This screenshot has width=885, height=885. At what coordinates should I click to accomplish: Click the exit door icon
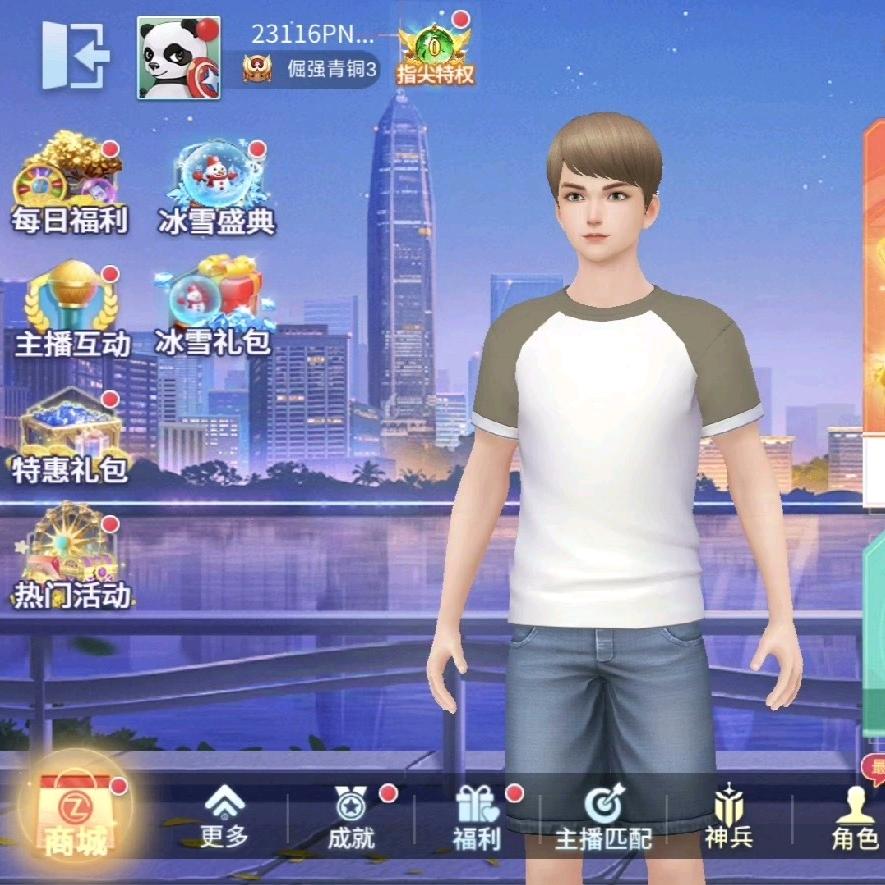pyautogui.click(x=75, y=55)
